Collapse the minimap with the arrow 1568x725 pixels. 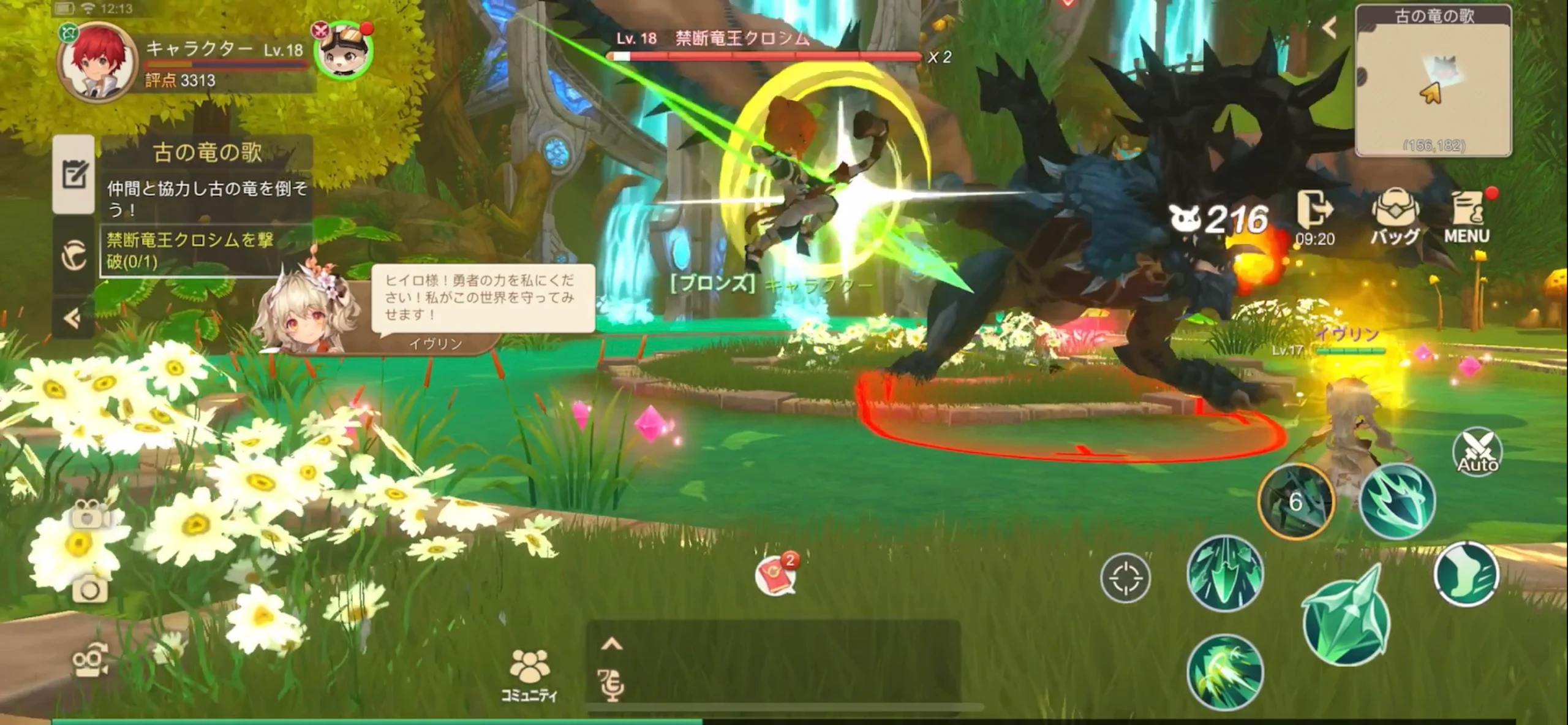click(x=1329, y=28)
